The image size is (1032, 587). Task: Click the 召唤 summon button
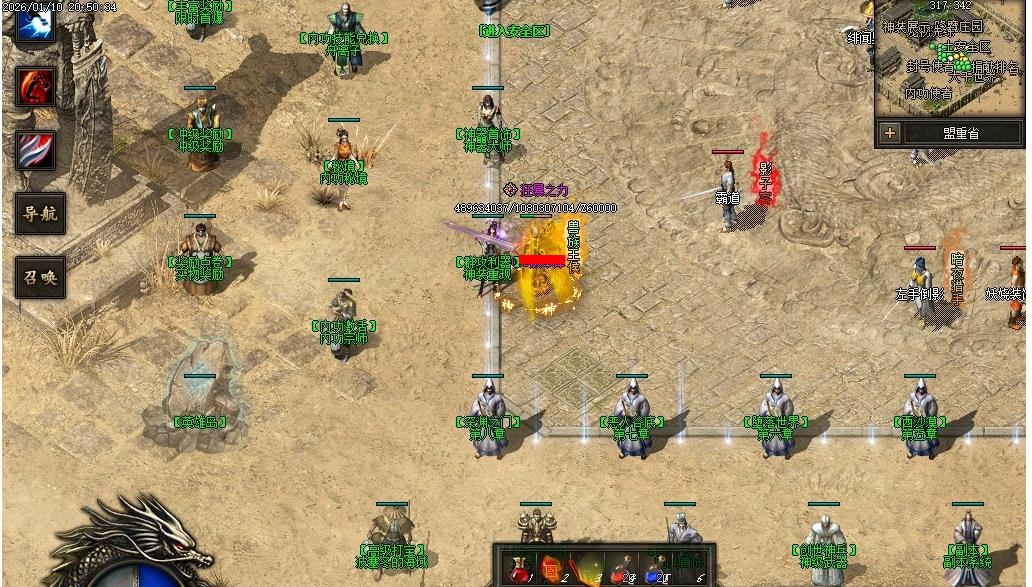point(41,277)
